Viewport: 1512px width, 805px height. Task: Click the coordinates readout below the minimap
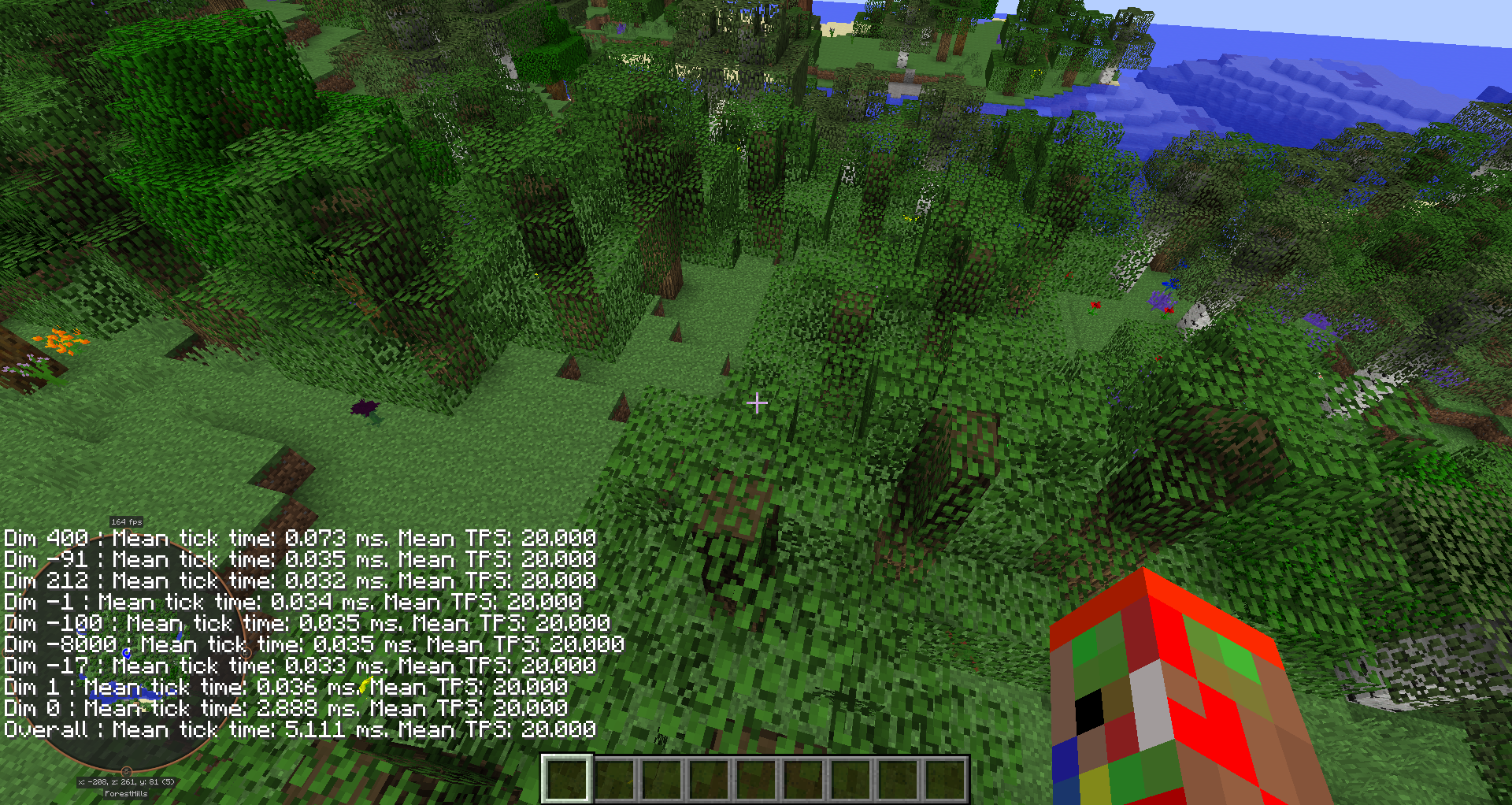pos(126,781)
